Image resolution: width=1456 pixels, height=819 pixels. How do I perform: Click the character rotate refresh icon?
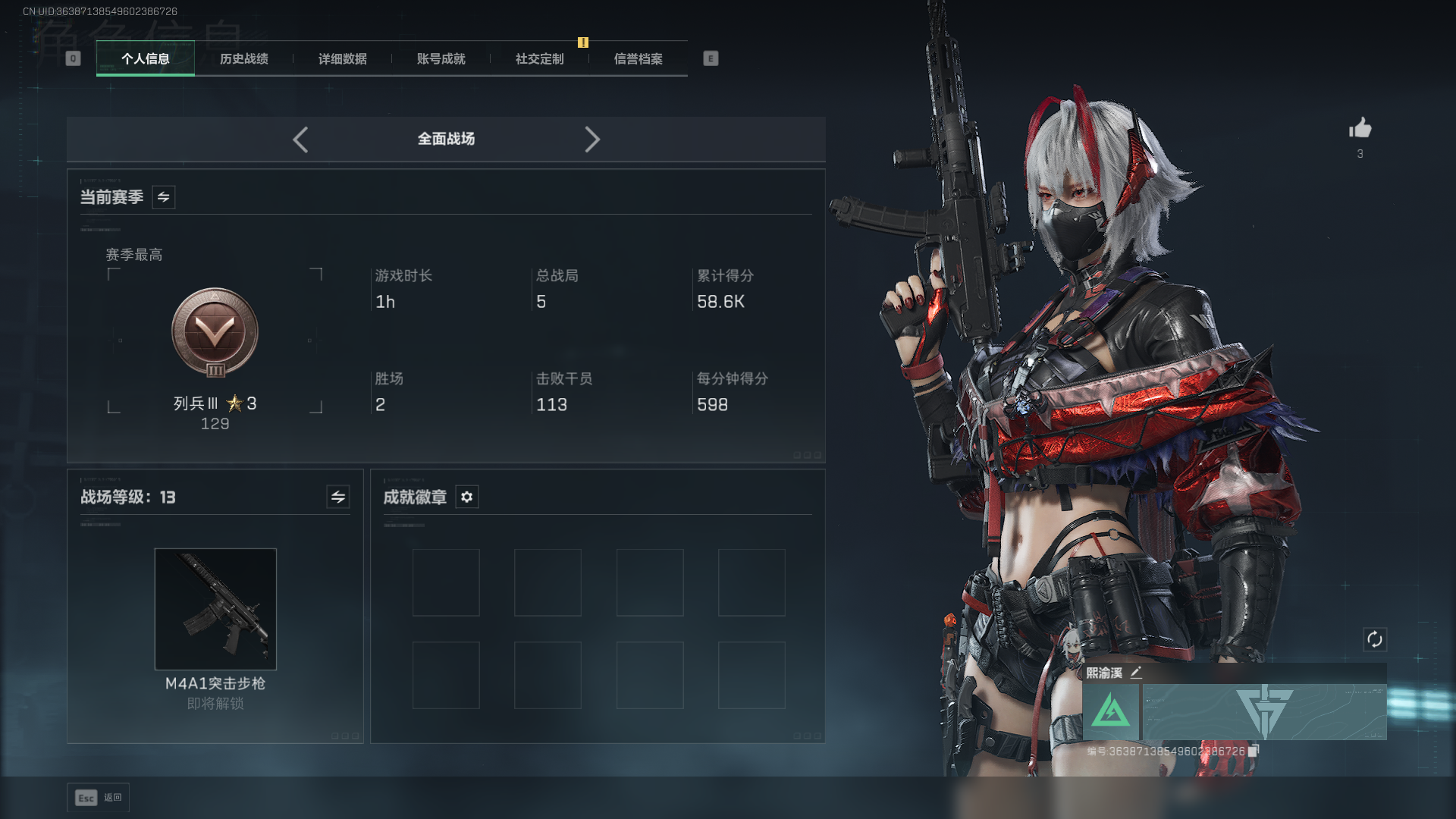point(1374,639)
